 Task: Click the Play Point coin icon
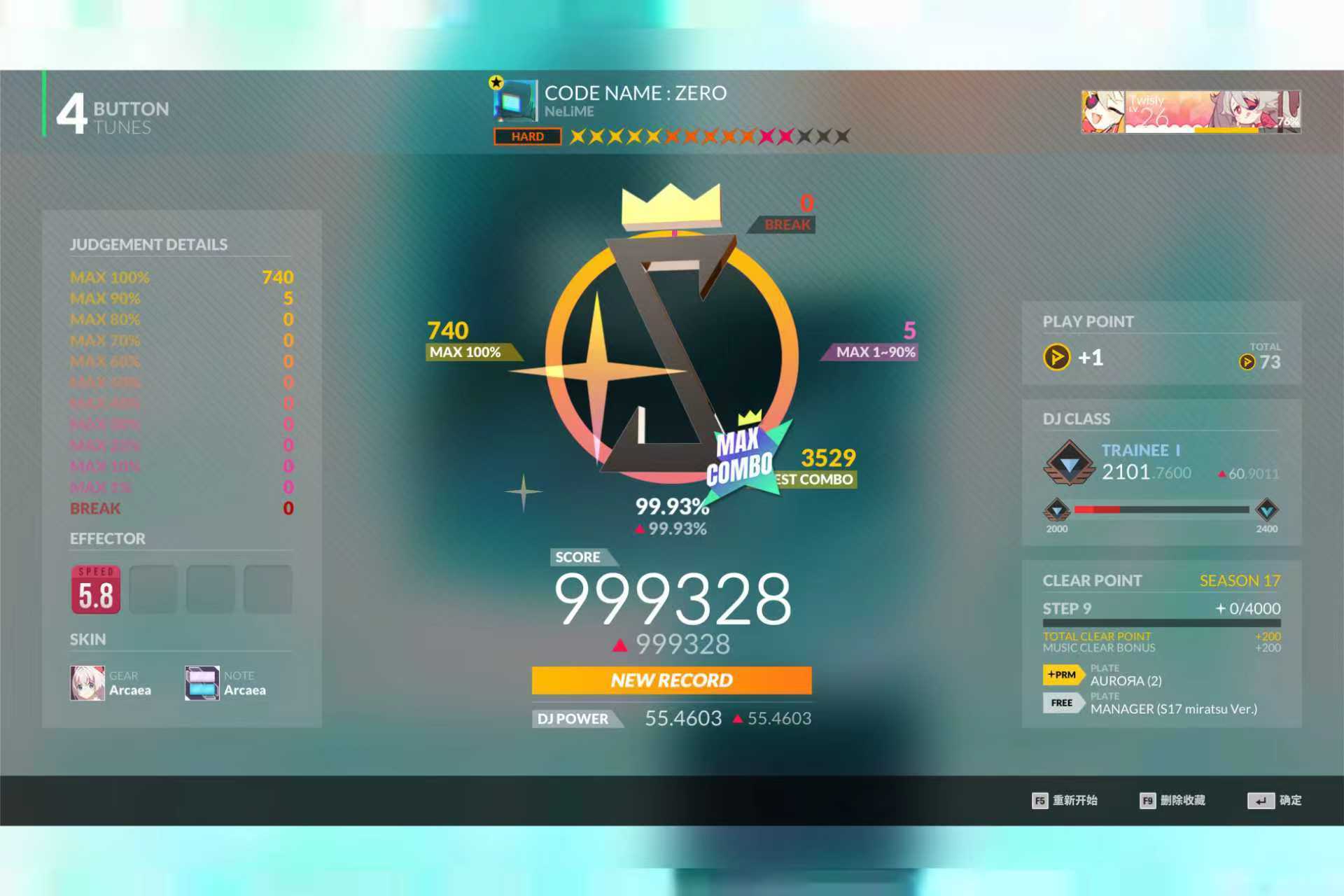pyautogui.click(x=1057, y=358)
